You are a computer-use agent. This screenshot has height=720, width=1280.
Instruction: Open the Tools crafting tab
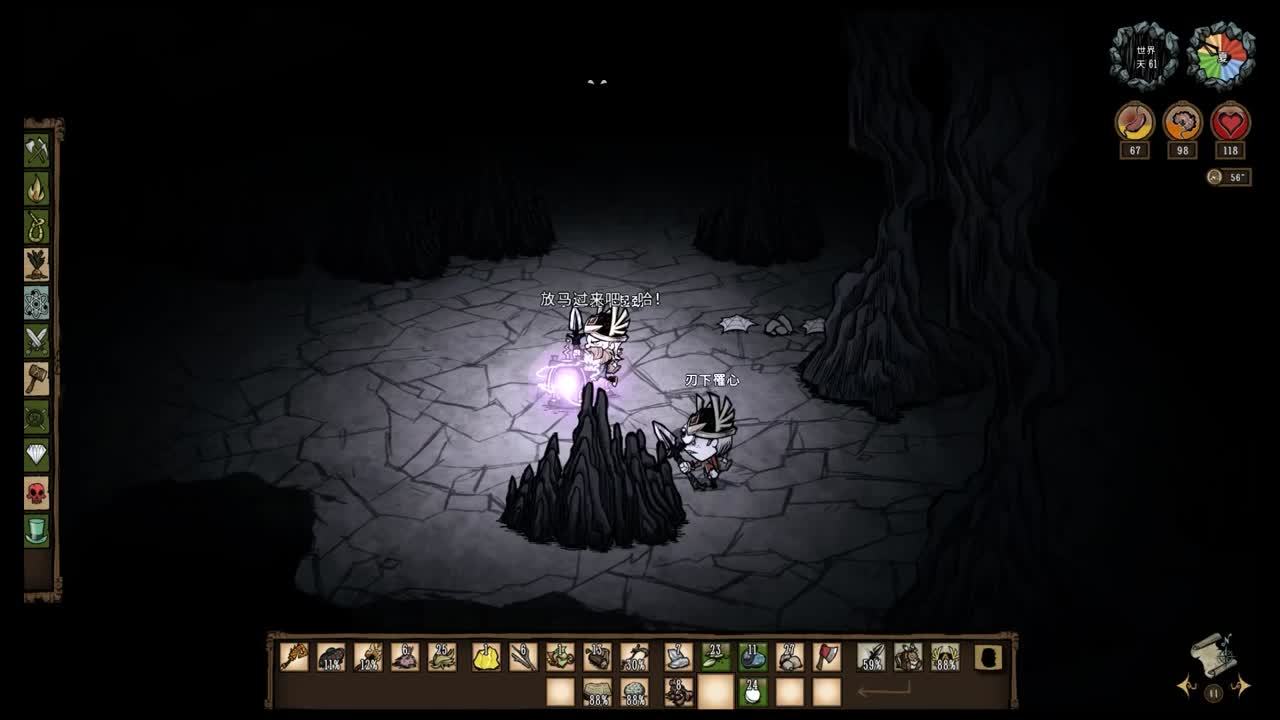[x=37, y=151]
